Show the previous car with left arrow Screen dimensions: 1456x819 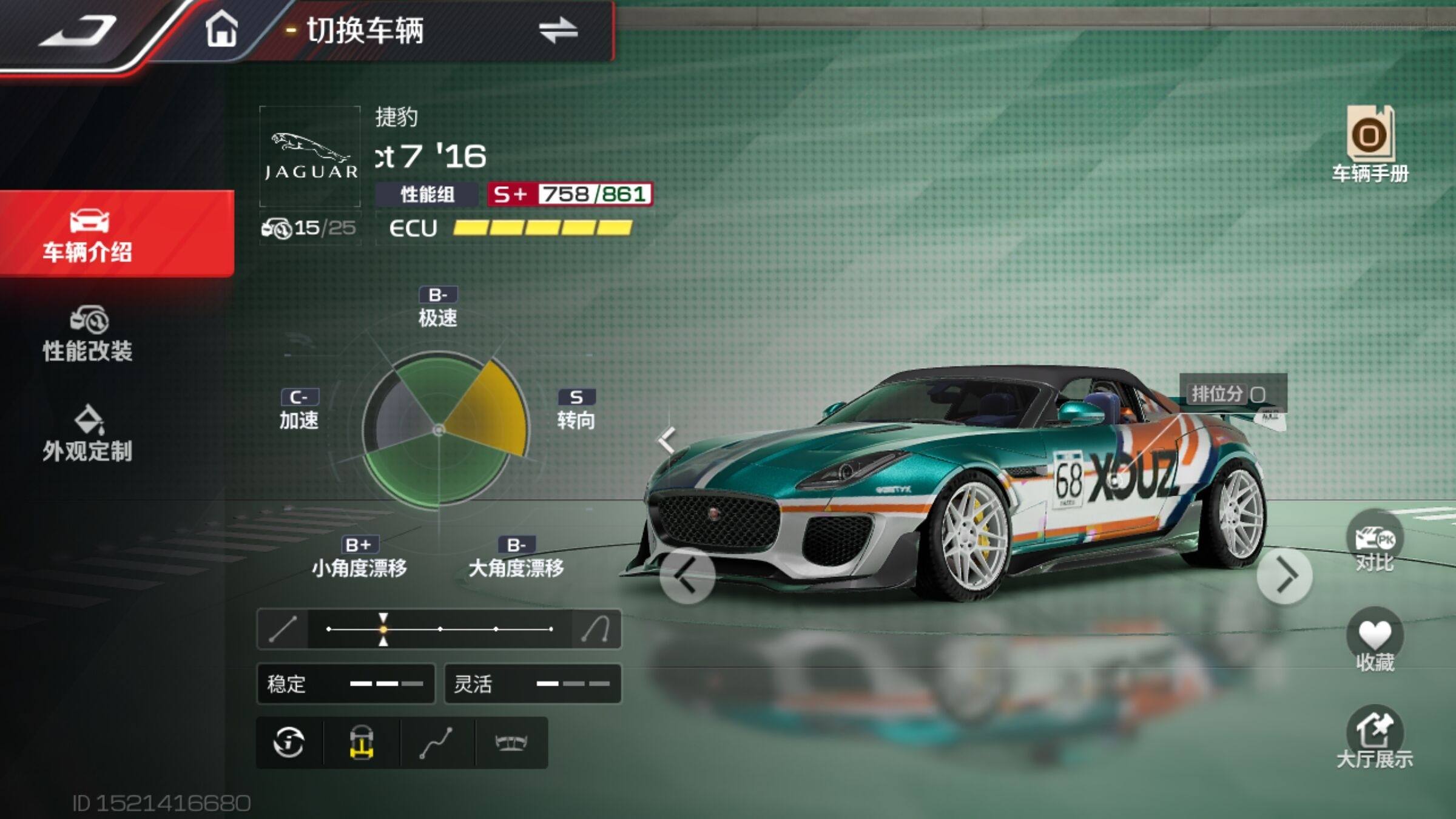point(687,575)
